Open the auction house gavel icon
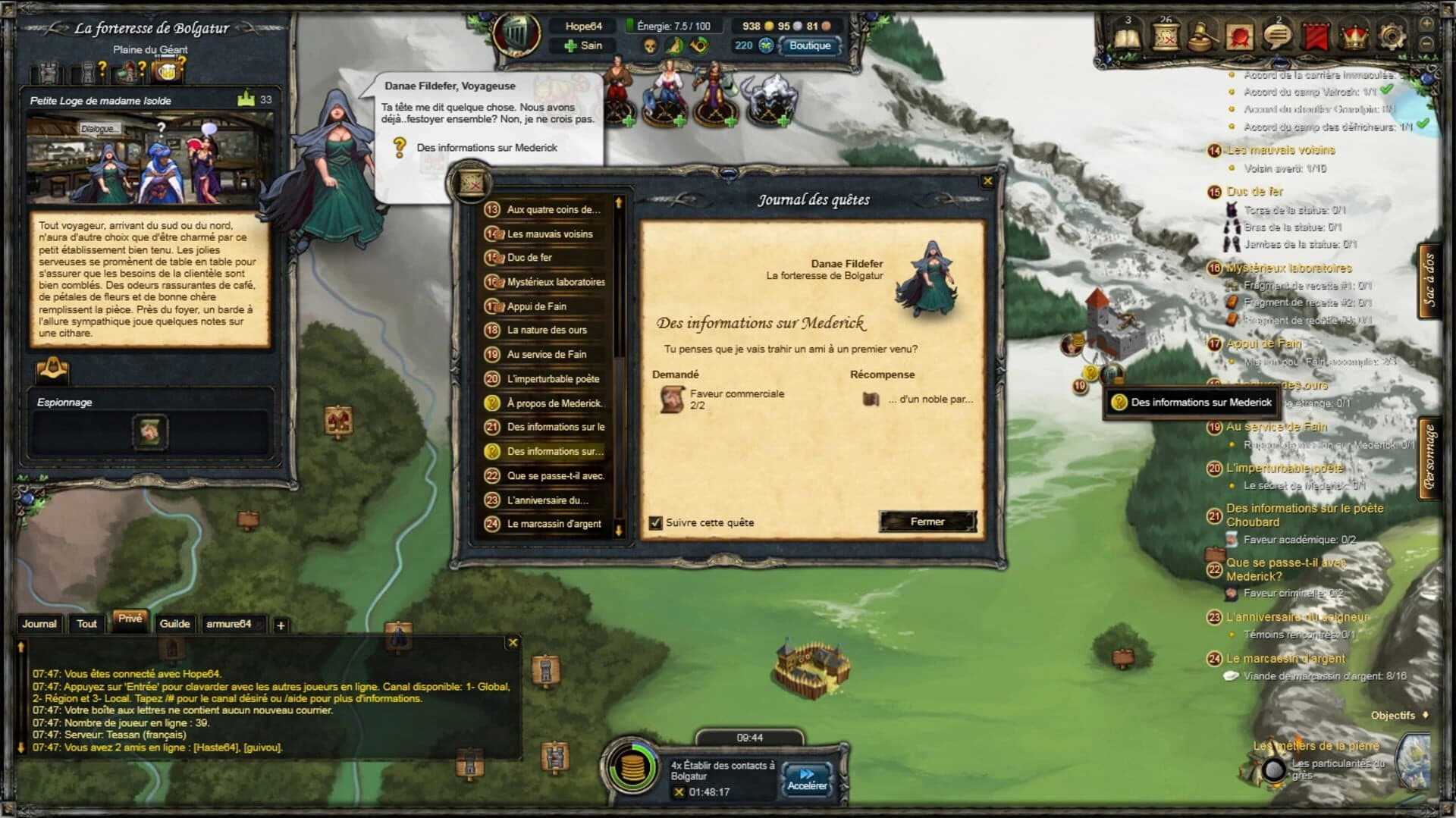 pyautogui.click(x=1204, y=34)
